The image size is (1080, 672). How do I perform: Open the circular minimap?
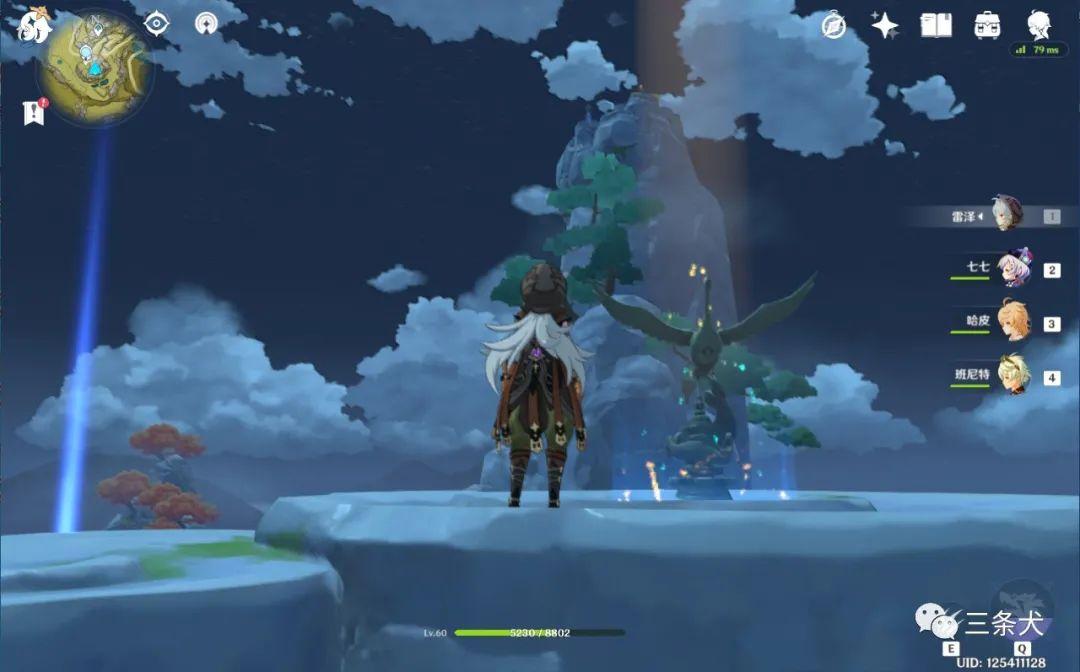click(x=95, y=67)
